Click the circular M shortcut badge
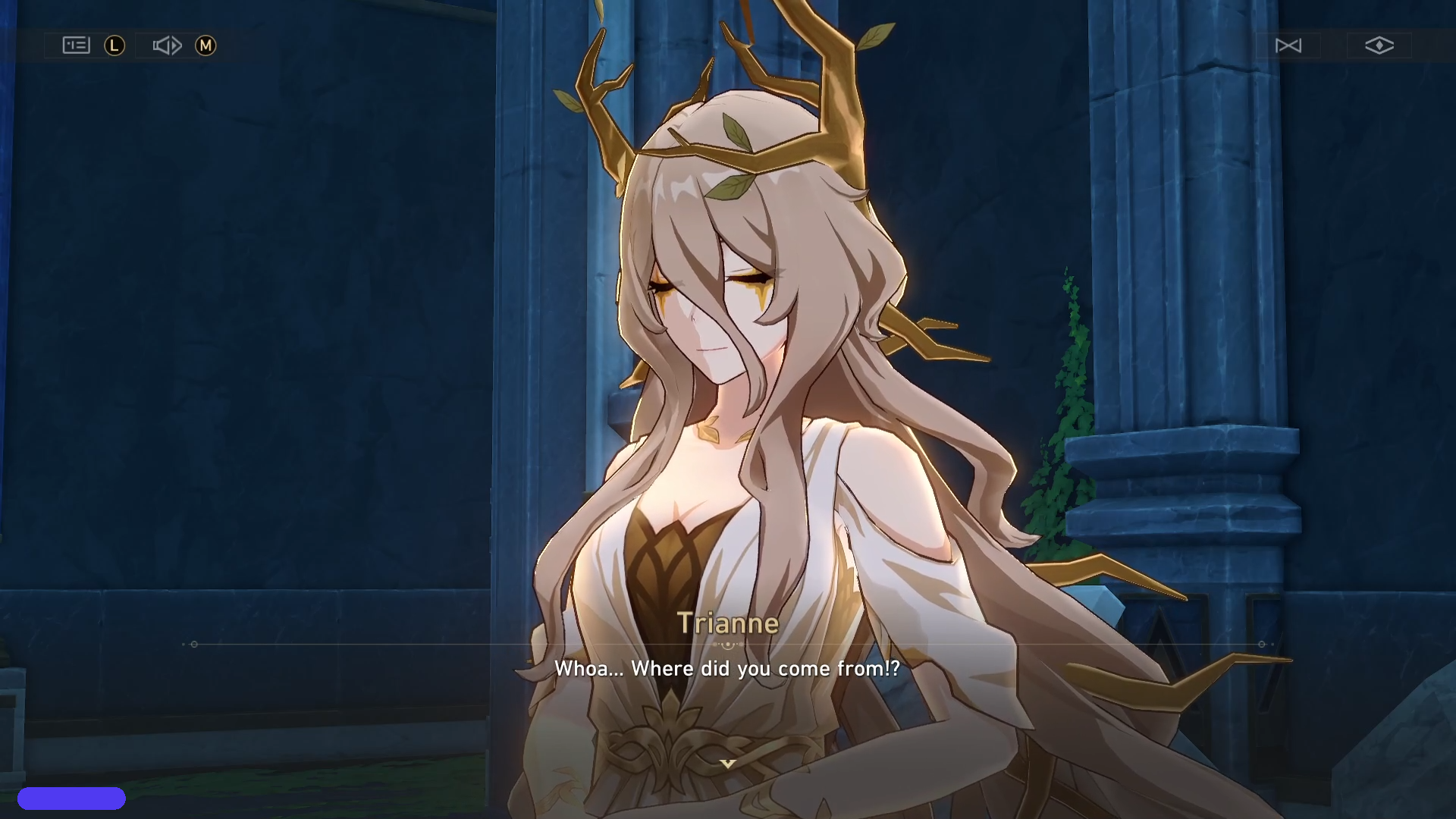 point(205,45)
